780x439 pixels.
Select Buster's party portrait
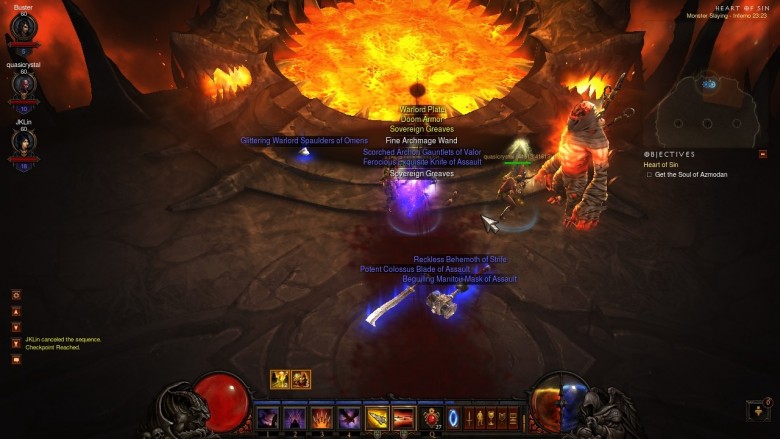(x=23, y=28)
